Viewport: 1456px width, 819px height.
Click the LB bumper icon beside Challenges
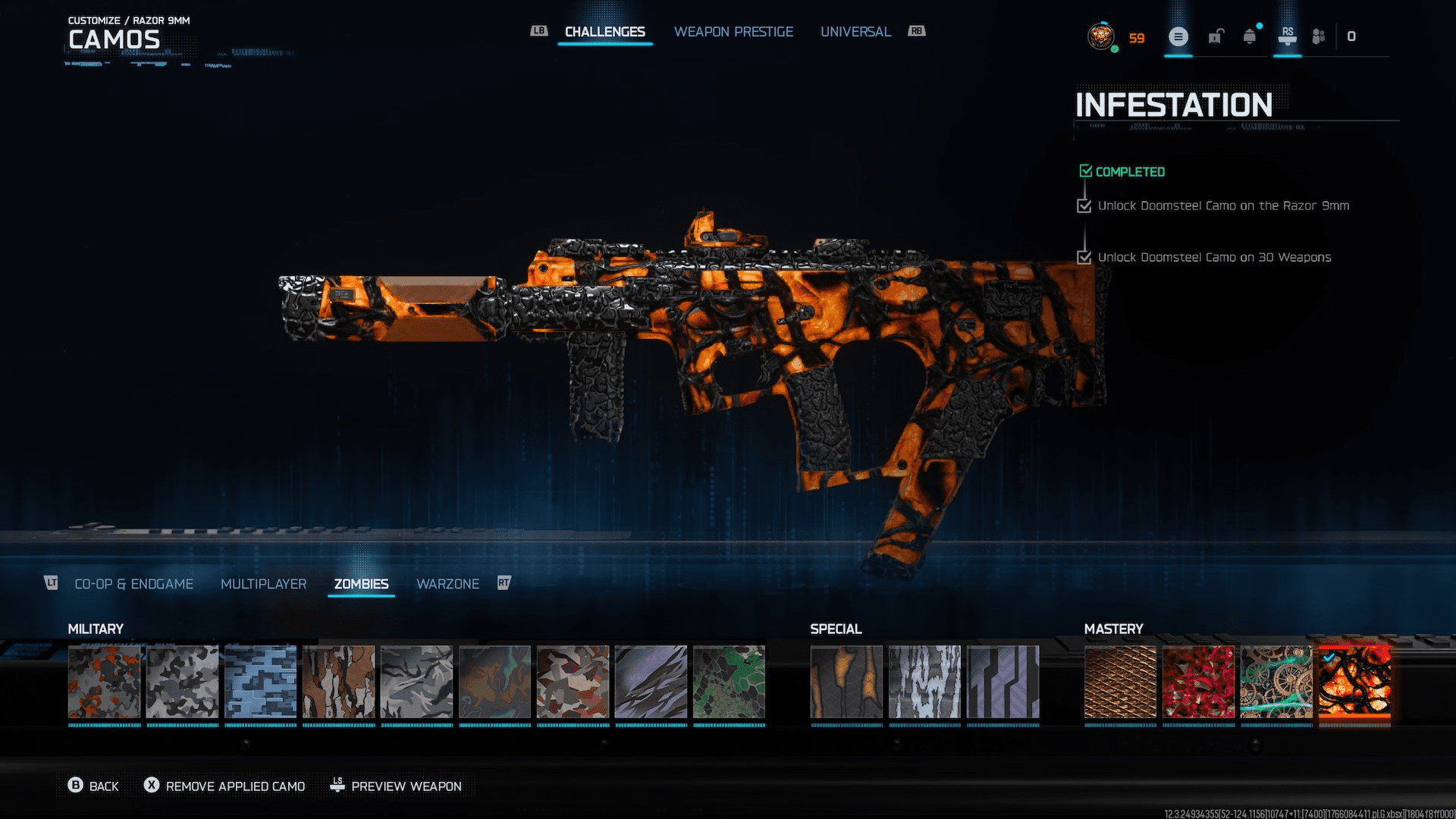538,30
